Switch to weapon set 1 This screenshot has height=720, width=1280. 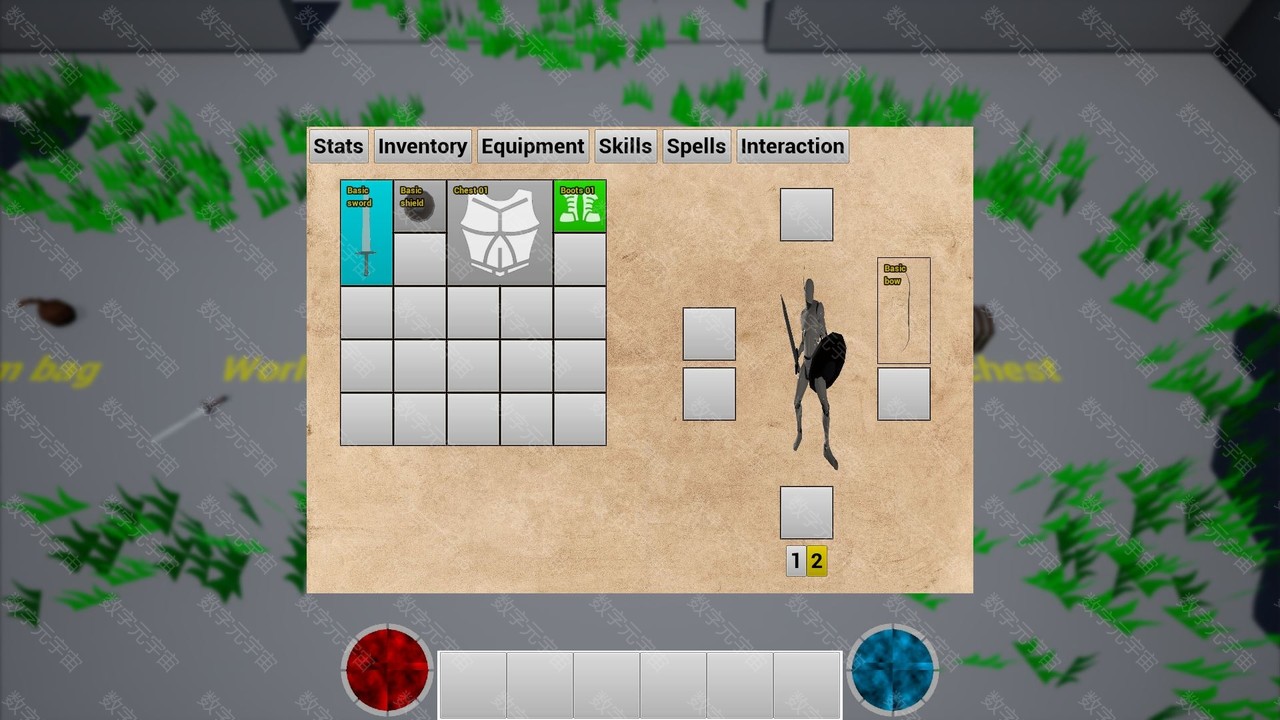796,561
